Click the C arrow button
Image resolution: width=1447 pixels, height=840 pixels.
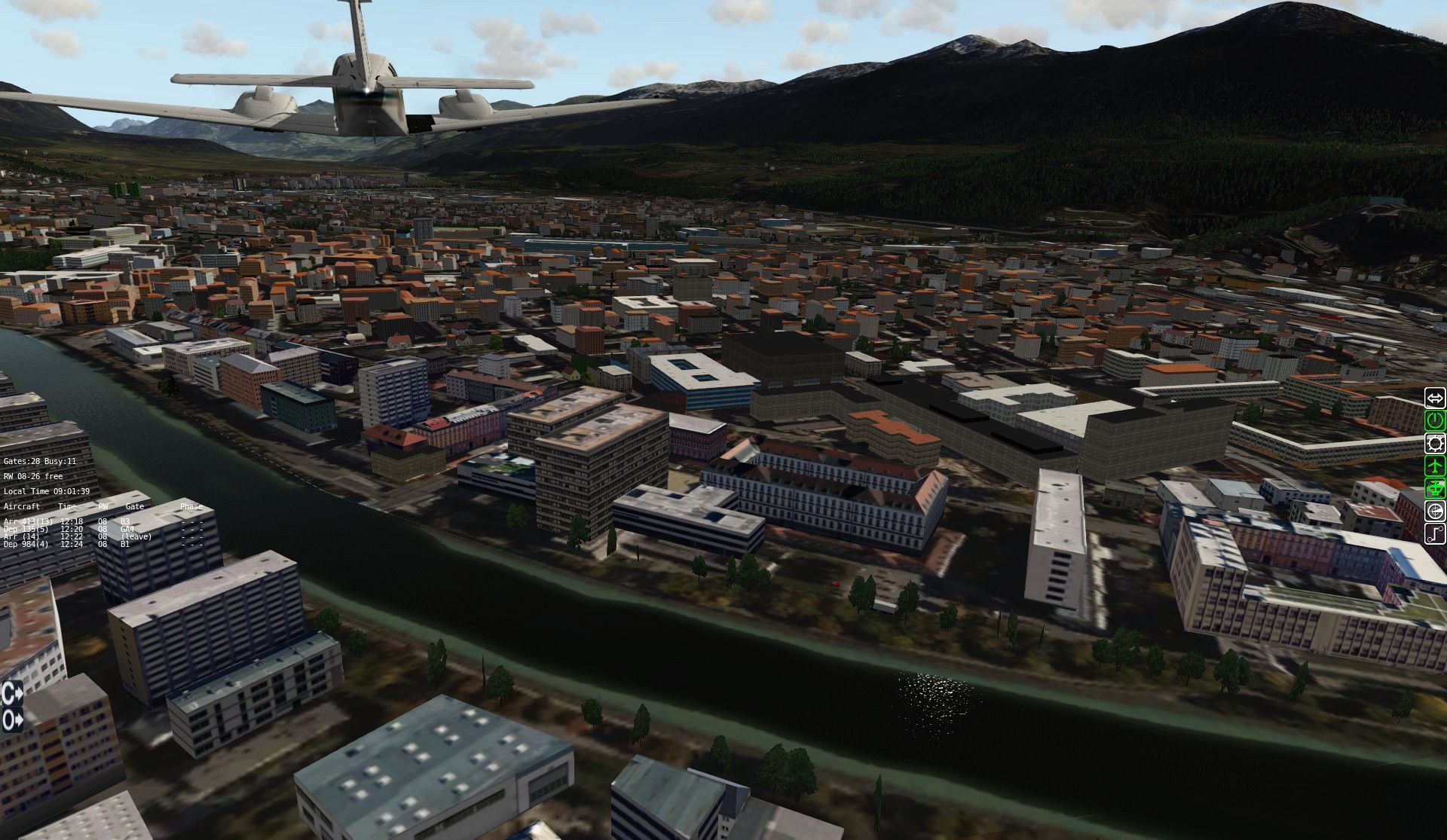point(12,692)
